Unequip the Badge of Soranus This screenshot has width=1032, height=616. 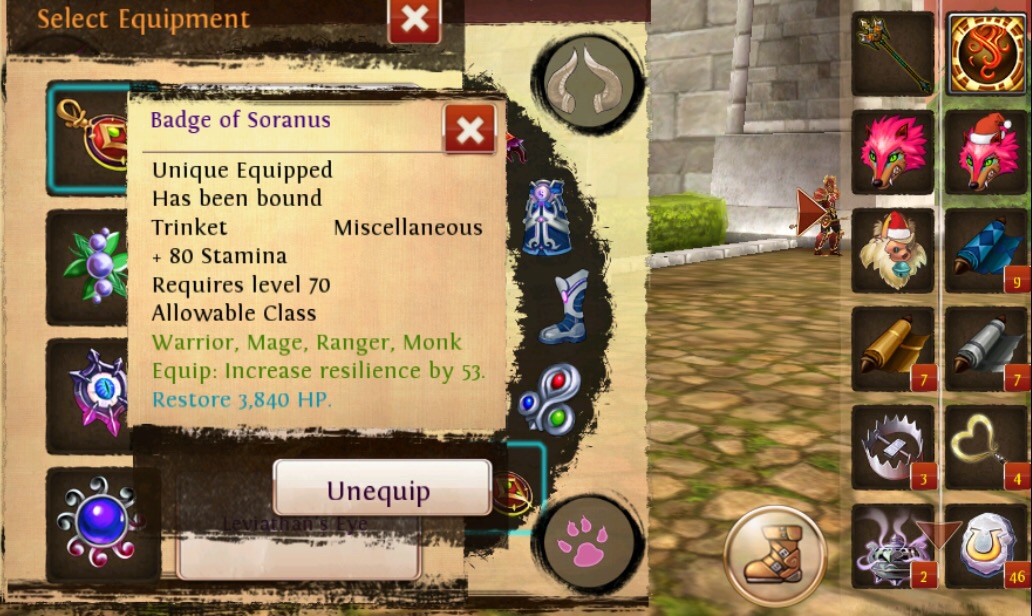[x=382, y=490]
